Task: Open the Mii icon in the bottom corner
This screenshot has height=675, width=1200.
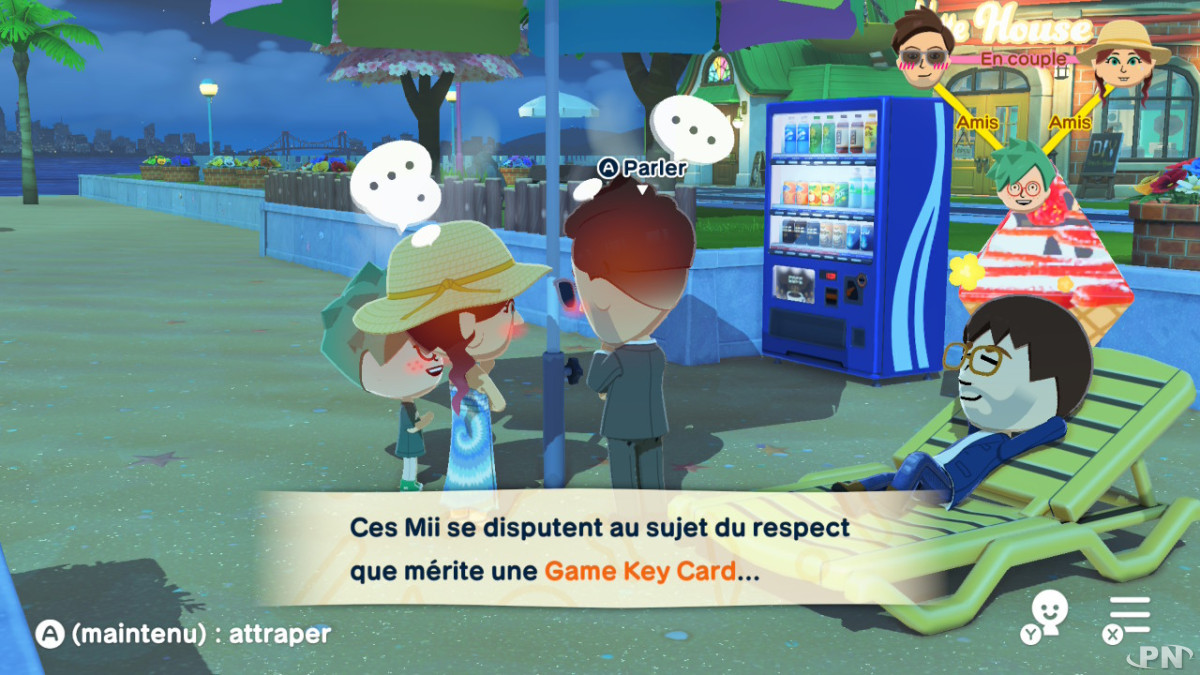Action: [1047, 615]
